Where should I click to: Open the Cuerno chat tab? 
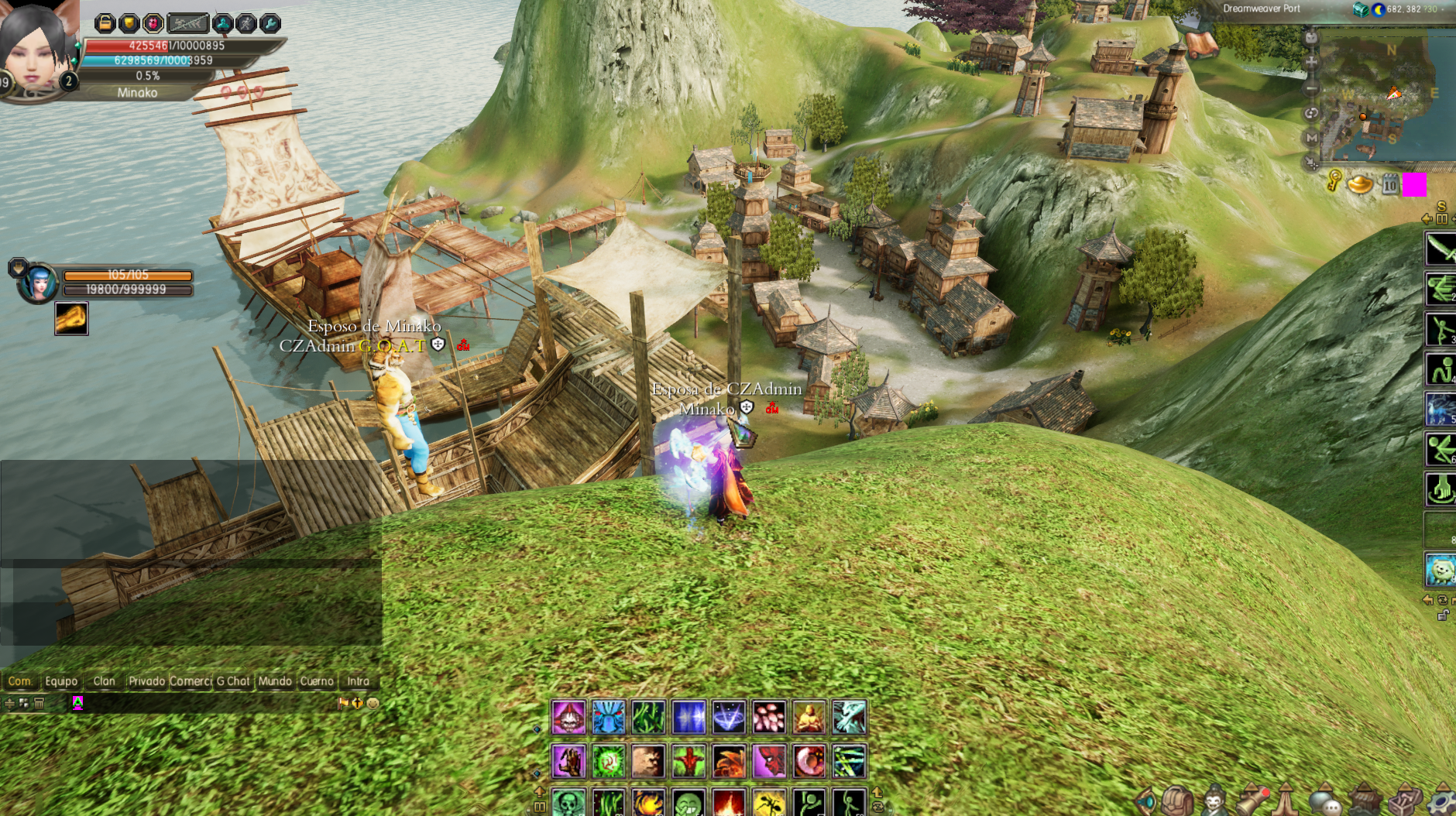pyautogui.click(x=317, y=681)
